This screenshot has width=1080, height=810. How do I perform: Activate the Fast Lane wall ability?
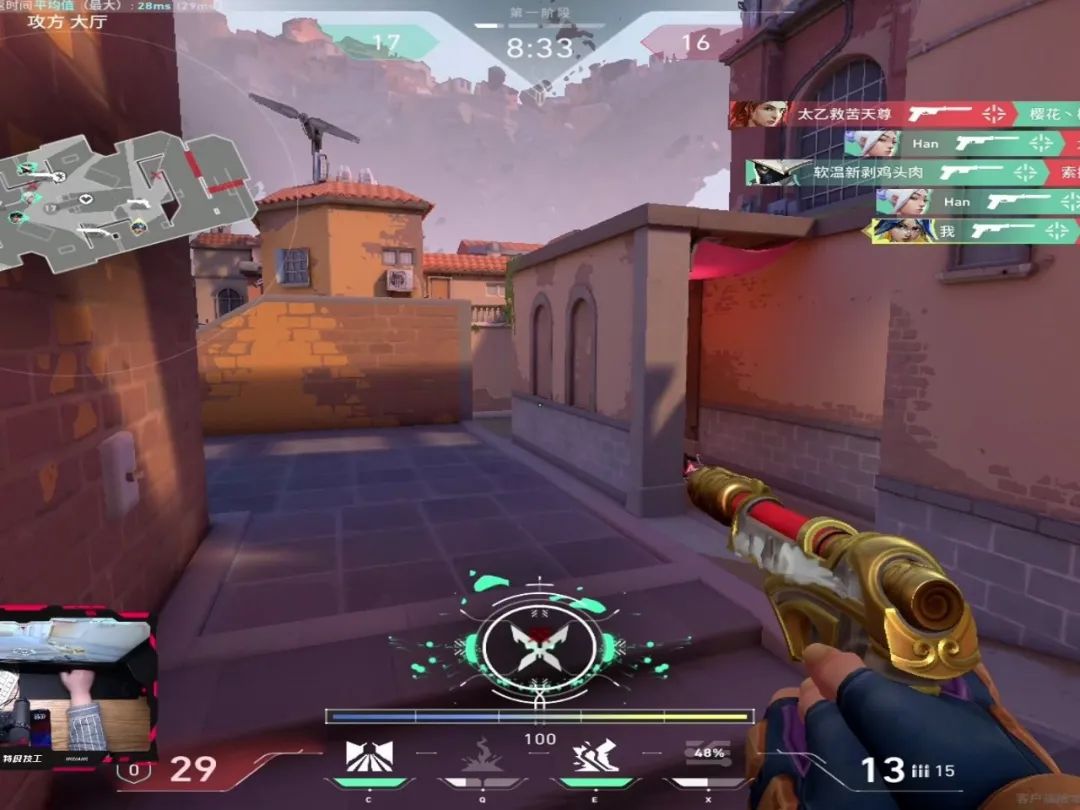369,756
